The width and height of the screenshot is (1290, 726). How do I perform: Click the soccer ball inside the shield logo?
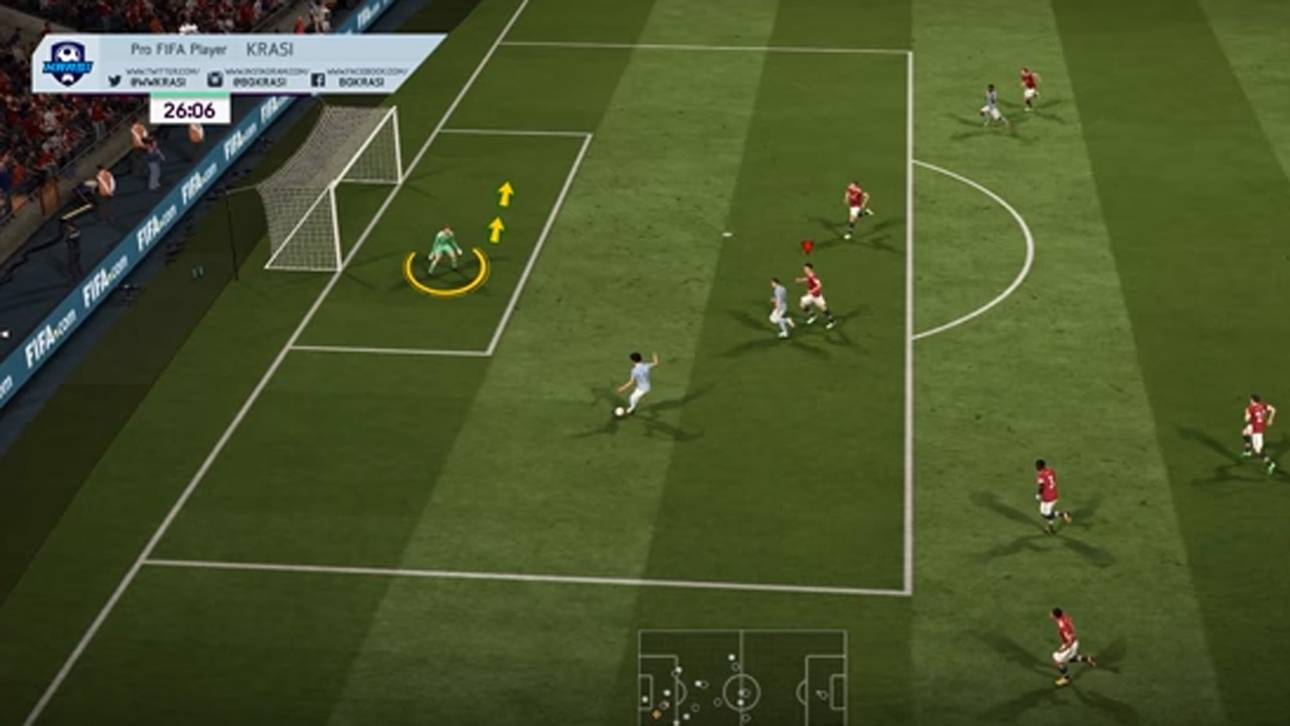point(69,53)
